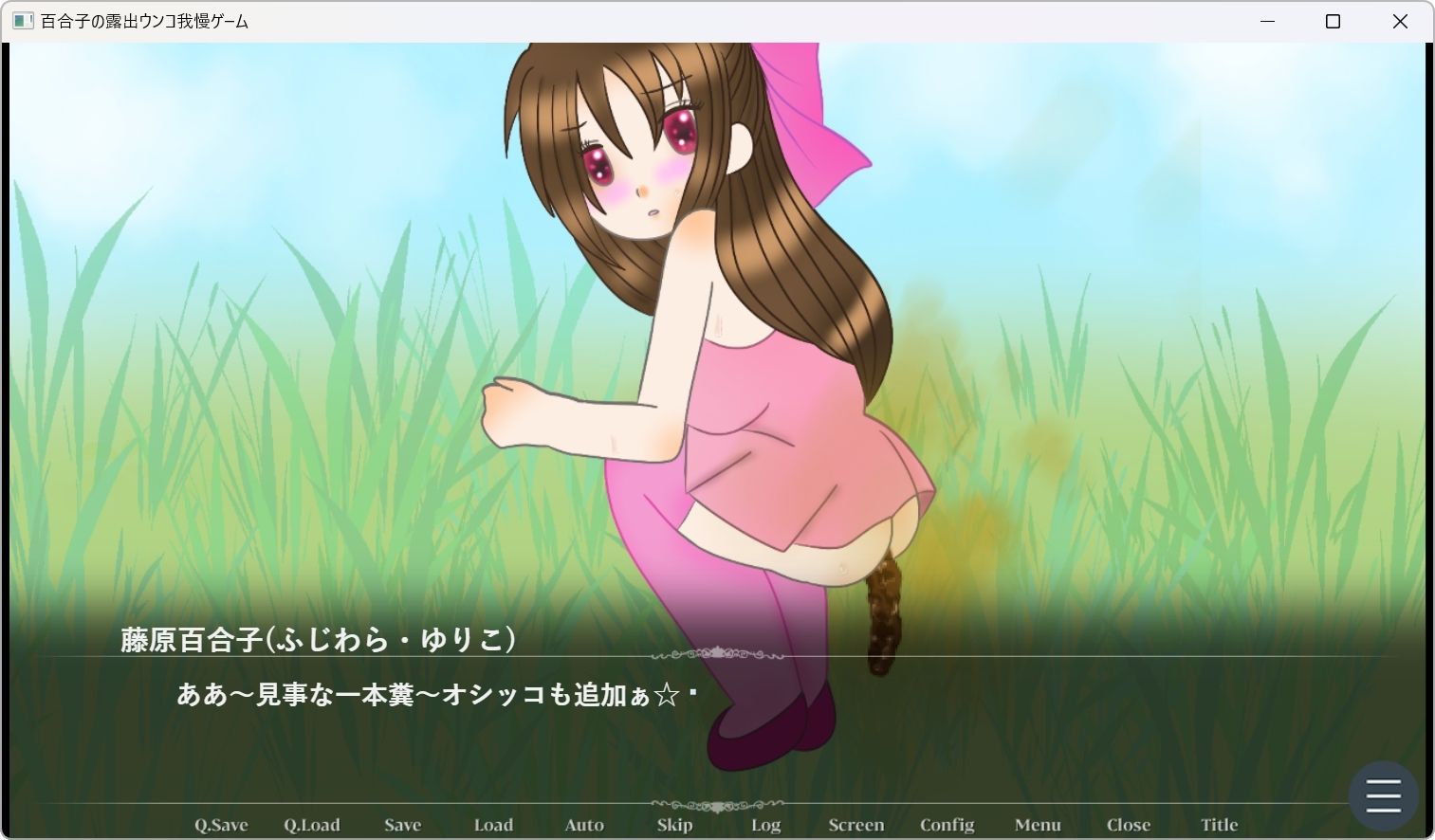Screen dimensions: 1435x840
Task: Return to Title screen
Action: [1219, 824]
